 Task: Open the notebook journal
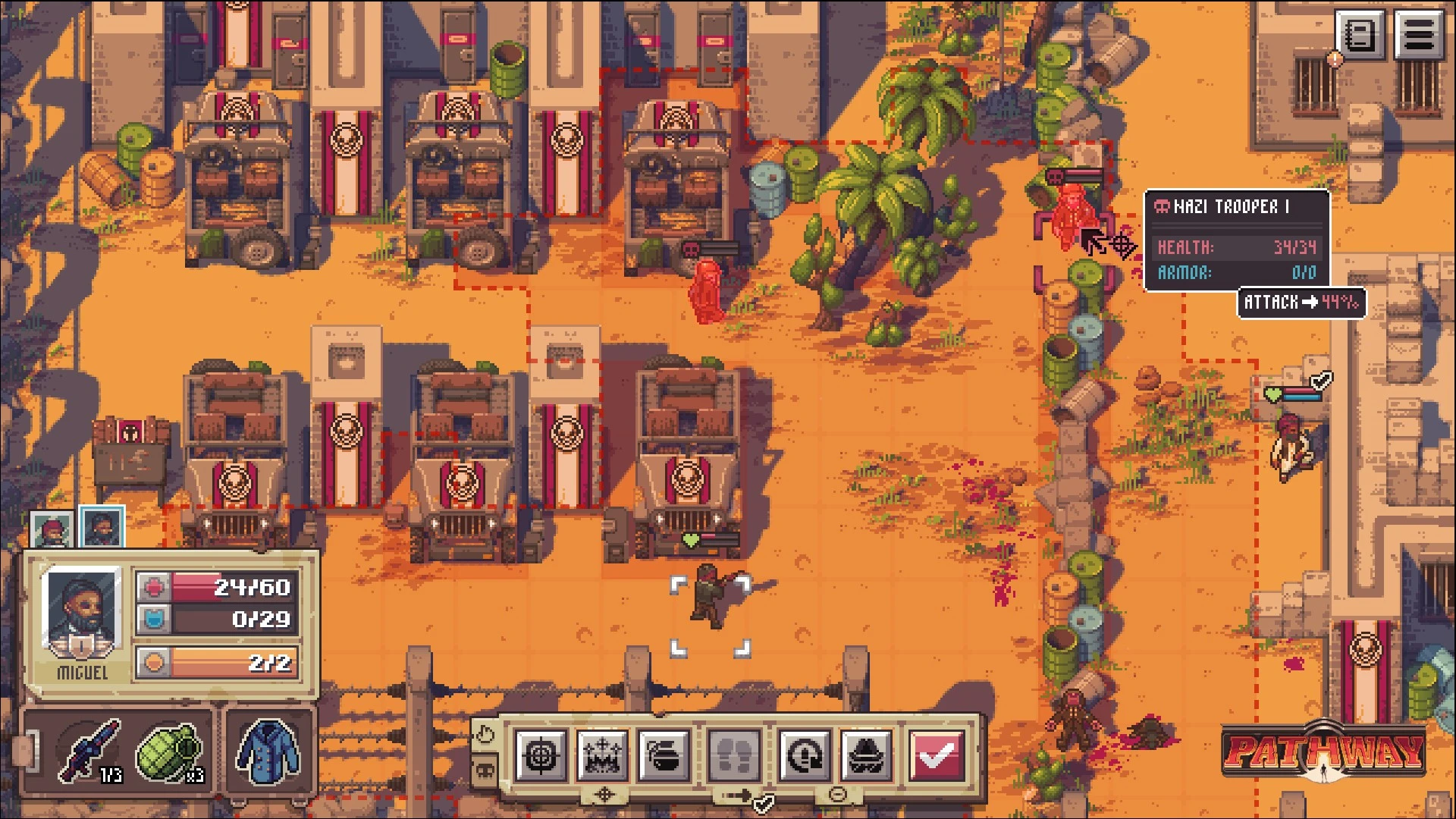pyautogui.click(x=1360, y=34)
